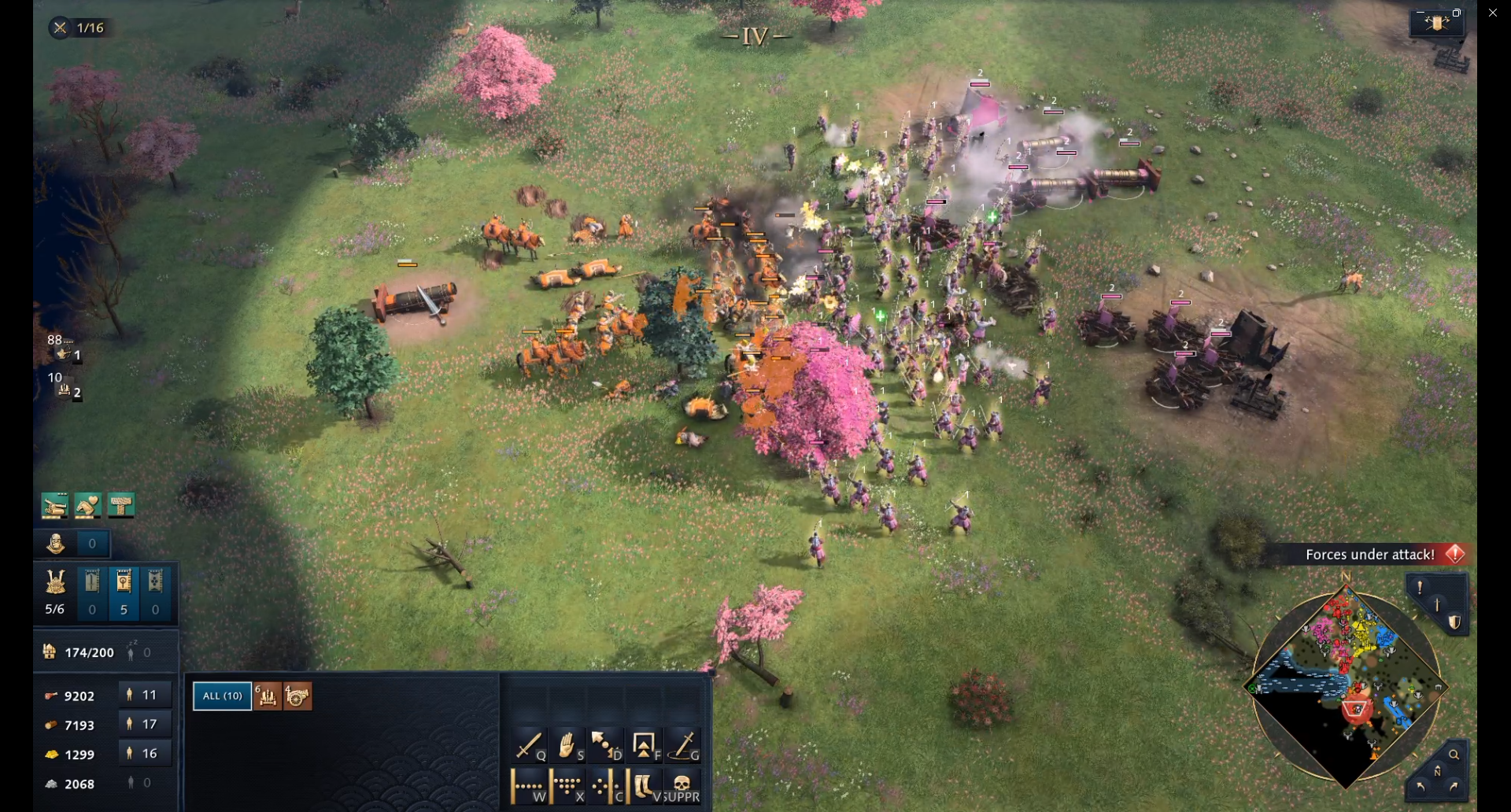Close the window with the X button

1493,13
